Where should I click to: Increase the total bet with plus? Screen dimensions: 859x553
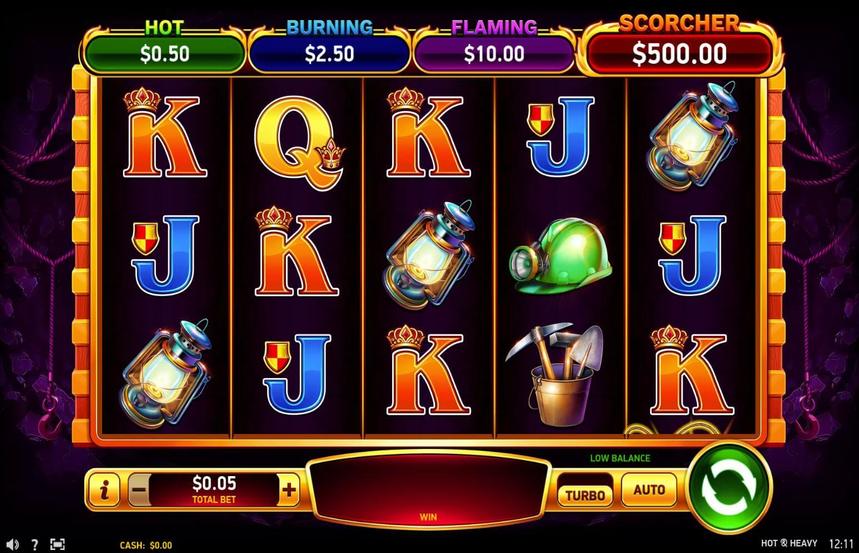(x=290, y=490)
